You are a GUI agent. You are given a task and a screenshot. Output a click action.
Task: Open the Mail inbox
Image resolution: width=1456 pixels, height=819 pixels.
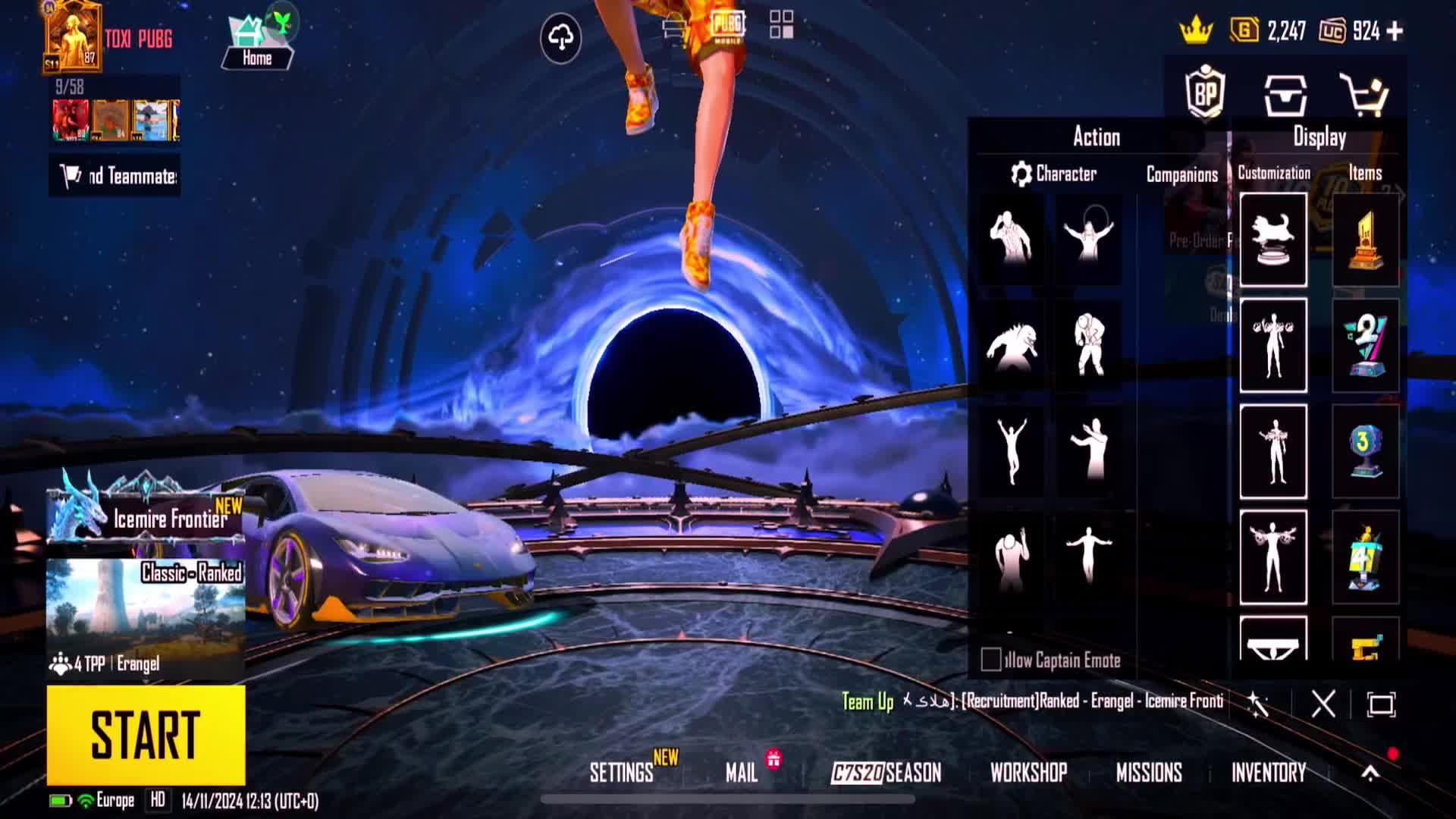[x=741, y=773]
